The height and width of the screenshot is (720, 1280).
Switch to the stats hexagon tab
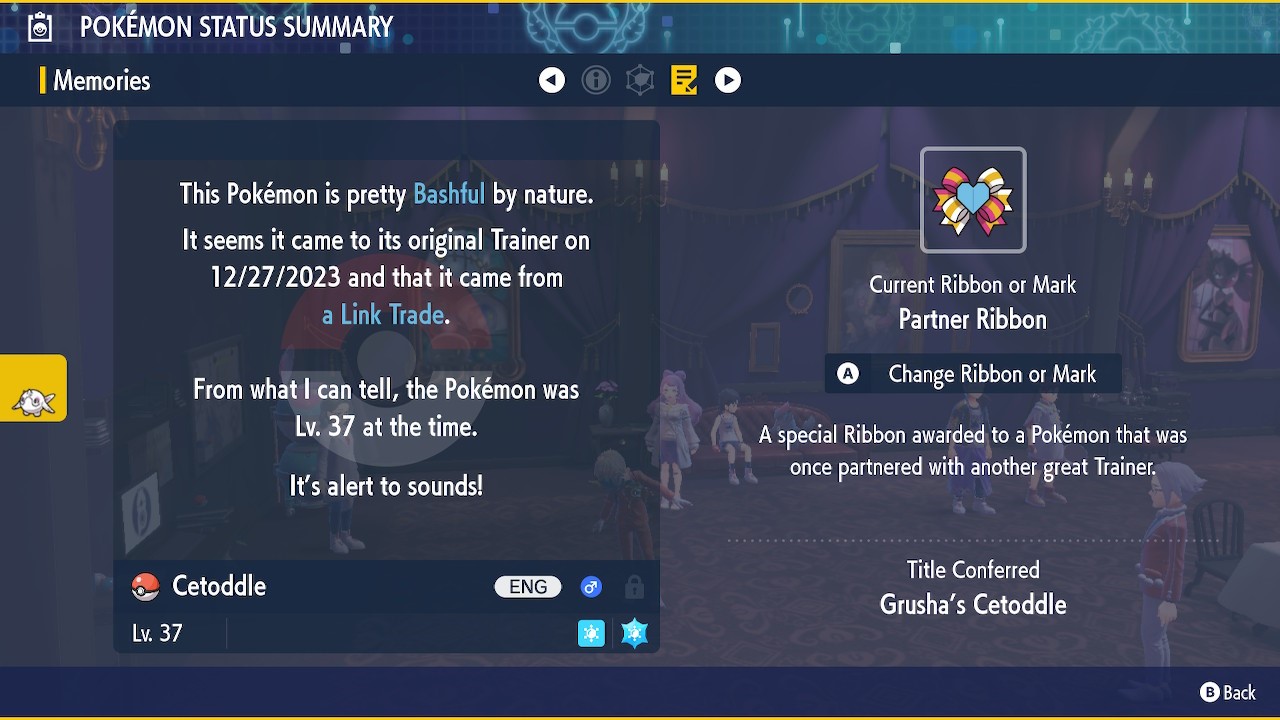click(640, 80)
